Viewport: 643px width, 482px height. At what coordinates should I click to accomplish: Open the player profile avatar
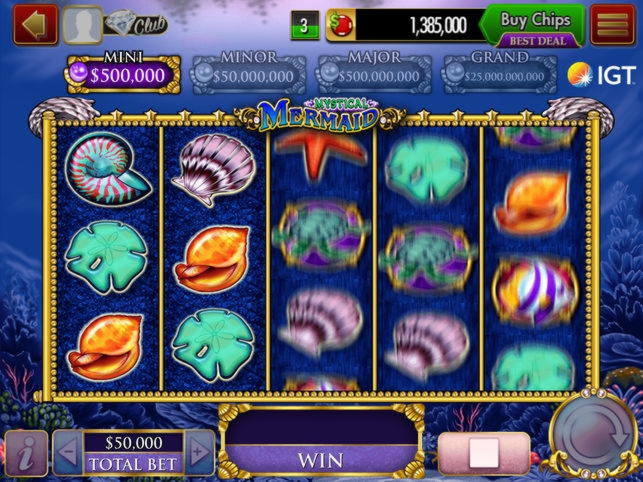click(81, 25)
